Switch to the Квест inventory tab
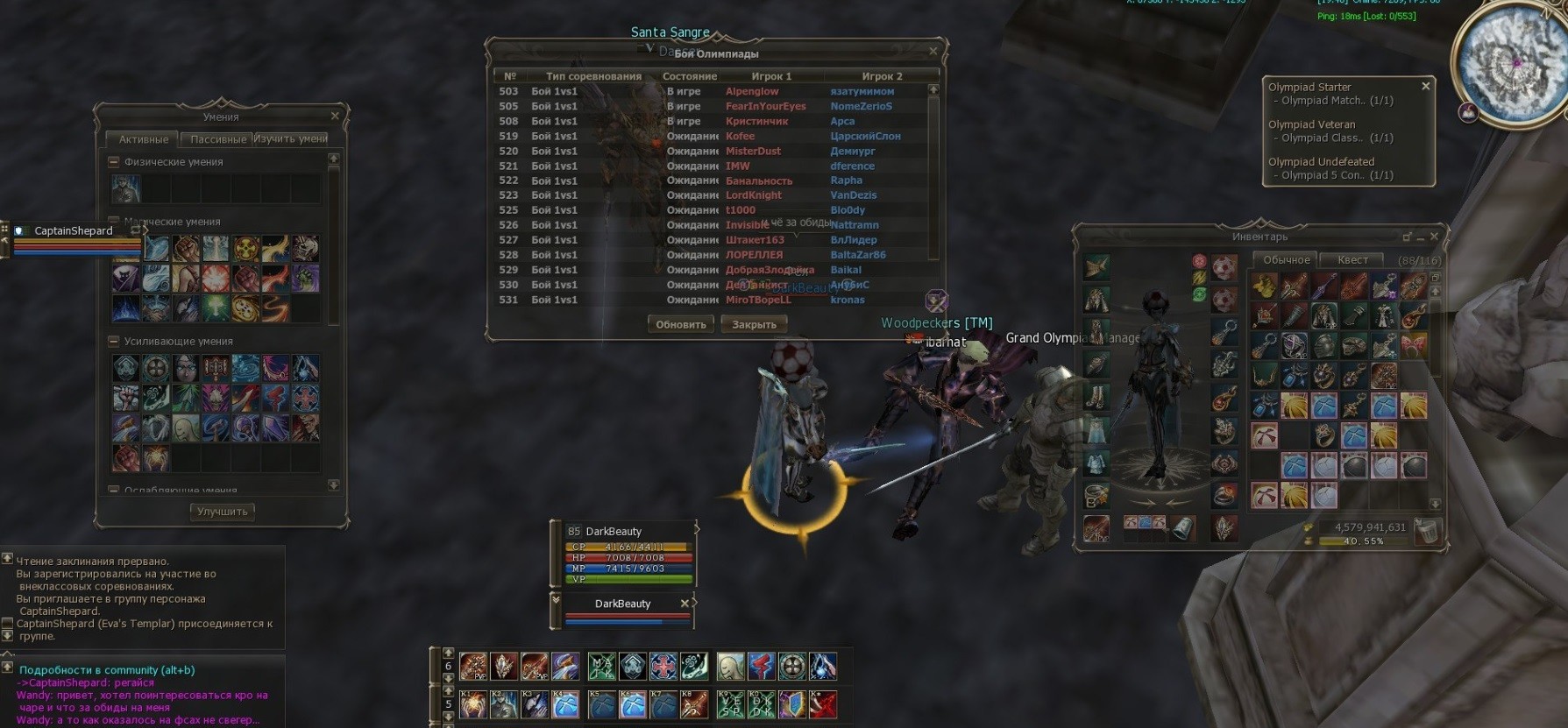The width and height of the screenshot is (1568, 728). coord(1352,259)
